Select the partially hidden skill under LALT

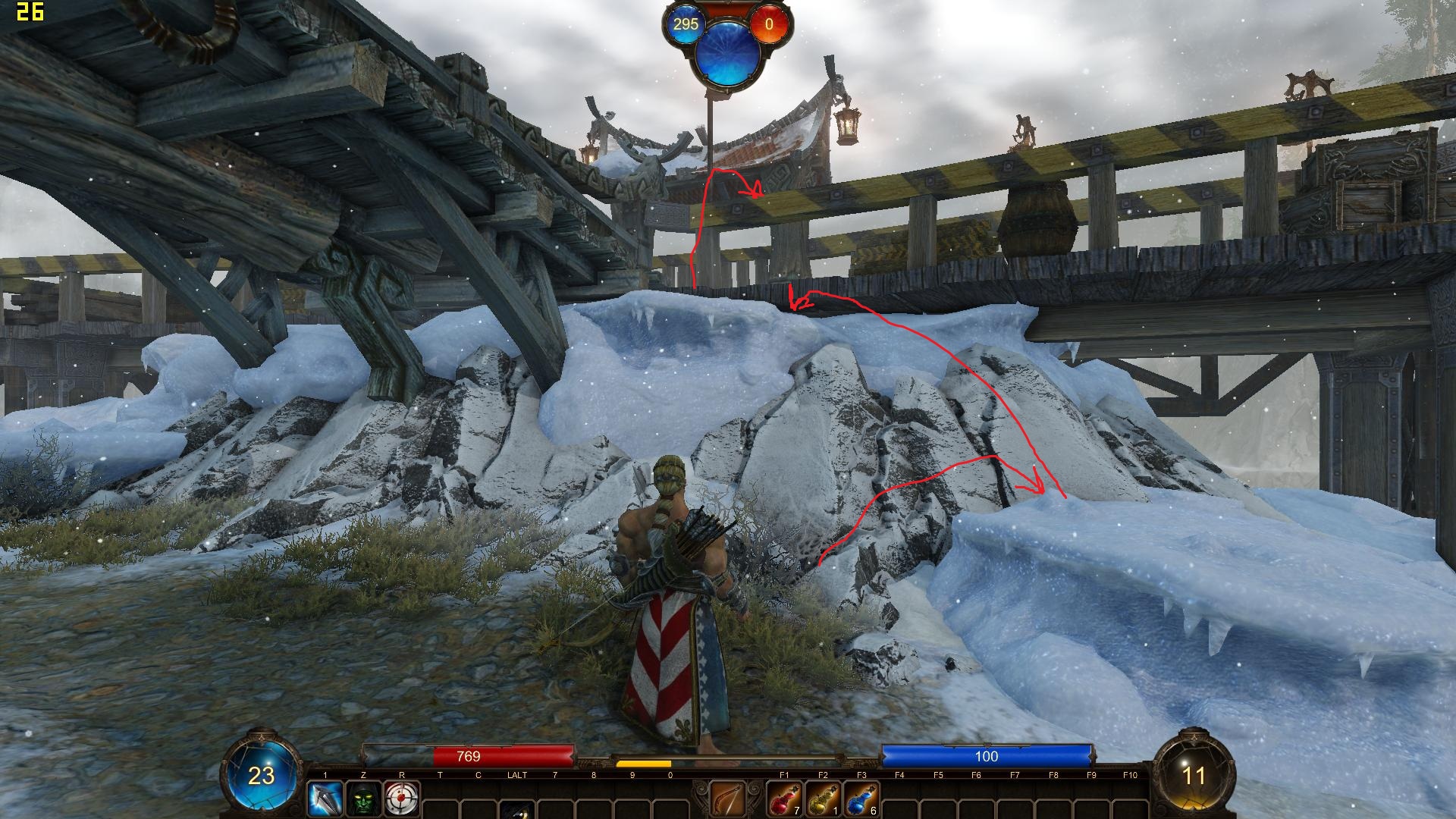pos(517,808)
